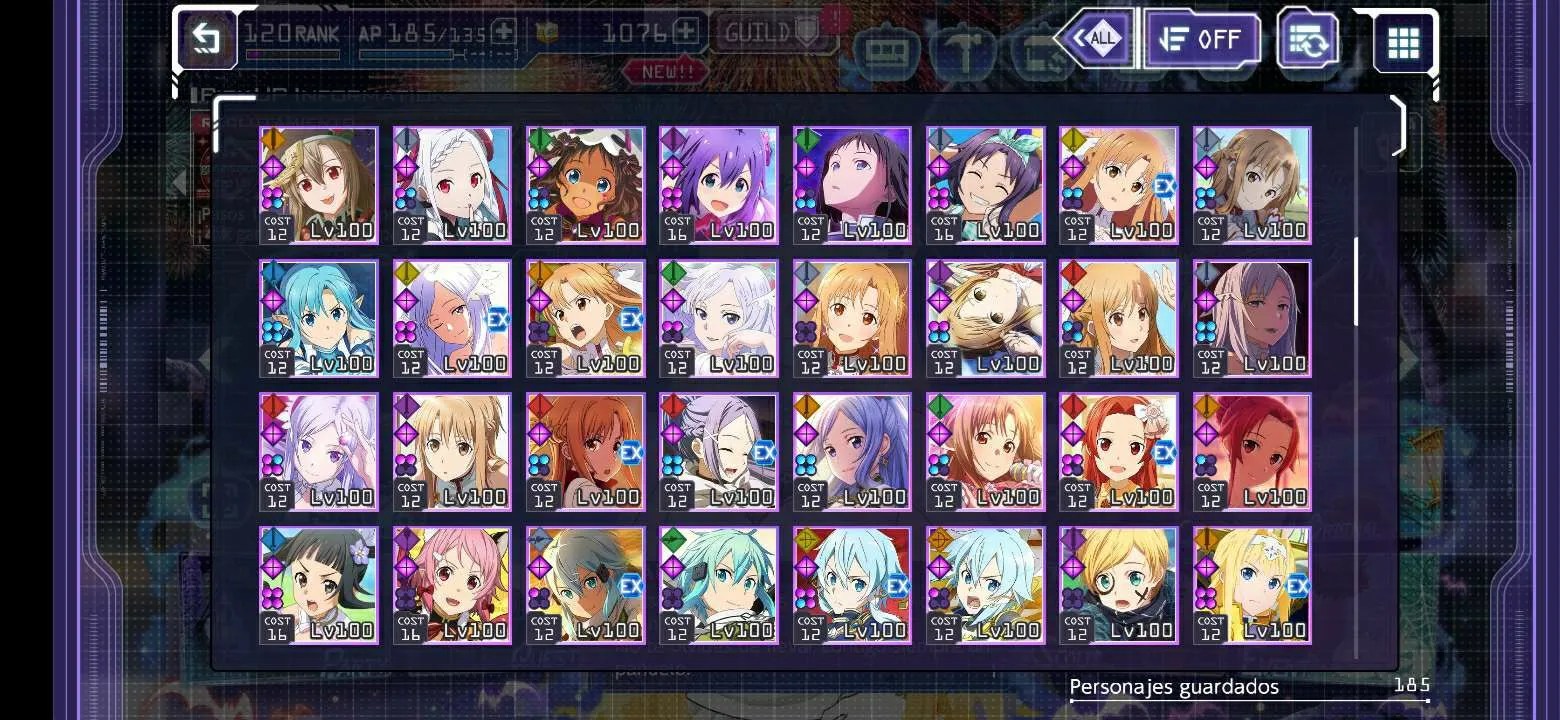This screenshot has width=1560, height=720.
Task: Click the character list scrollbar
Action: click(x=1356, y=282)
